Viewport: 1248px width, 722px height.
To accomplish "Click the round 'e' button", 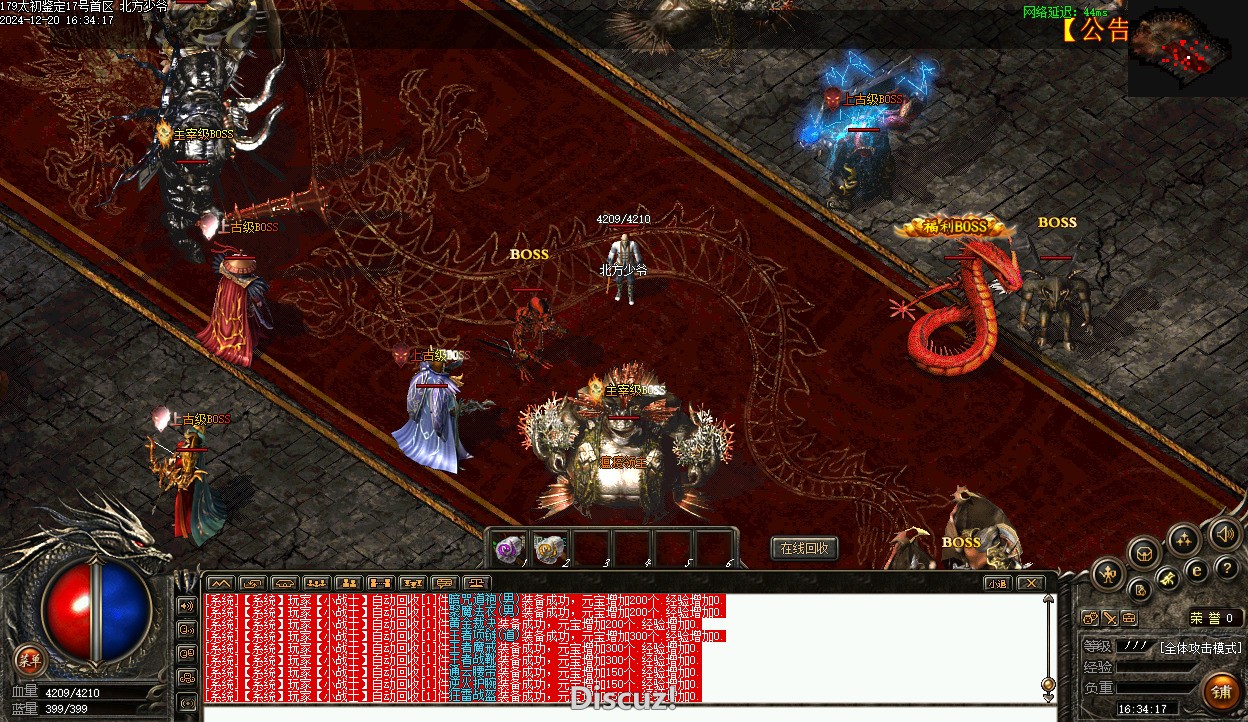I will click(x=1196, y=571).
